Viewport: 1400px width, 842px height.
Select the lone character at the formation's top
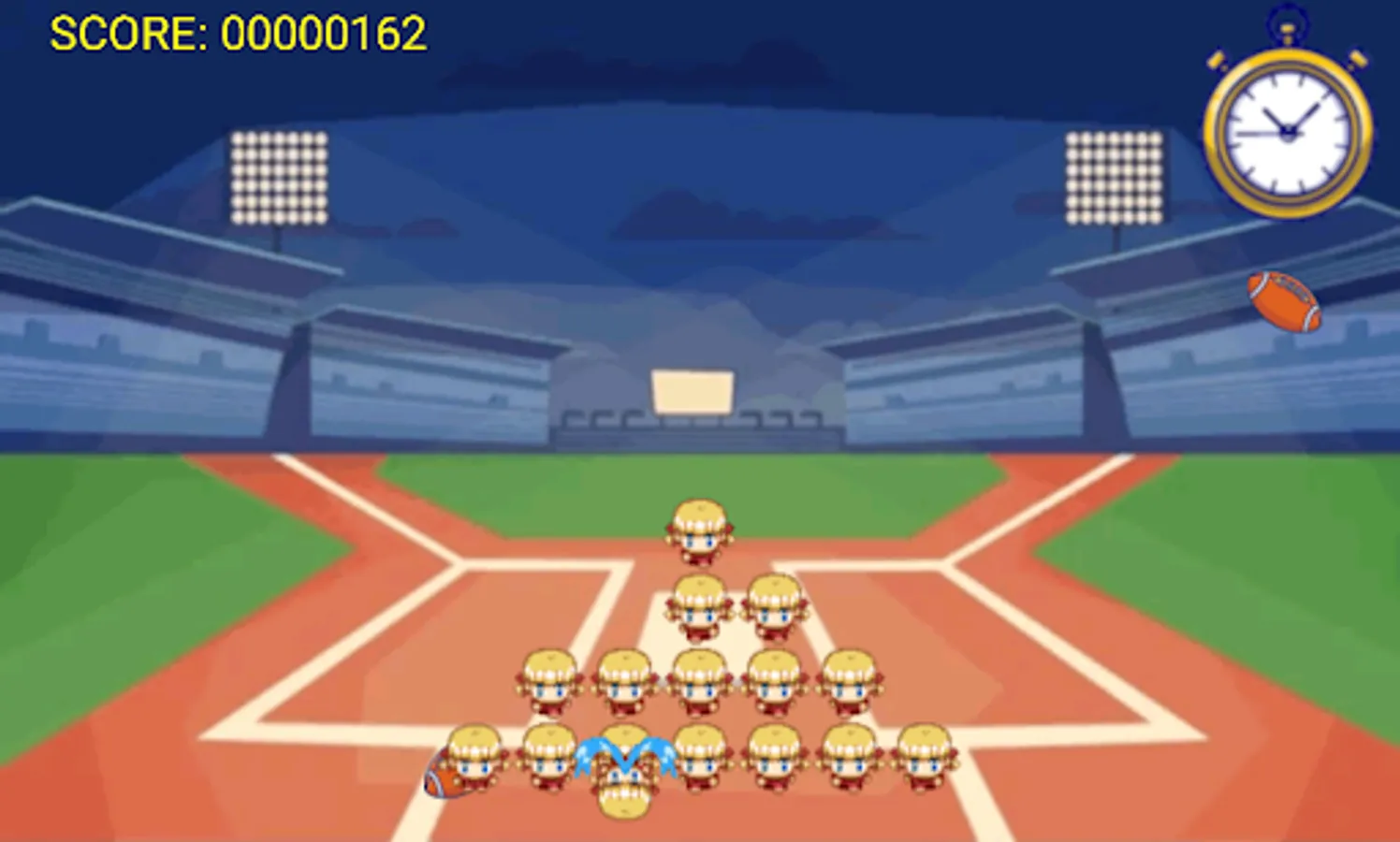point(700,529)
